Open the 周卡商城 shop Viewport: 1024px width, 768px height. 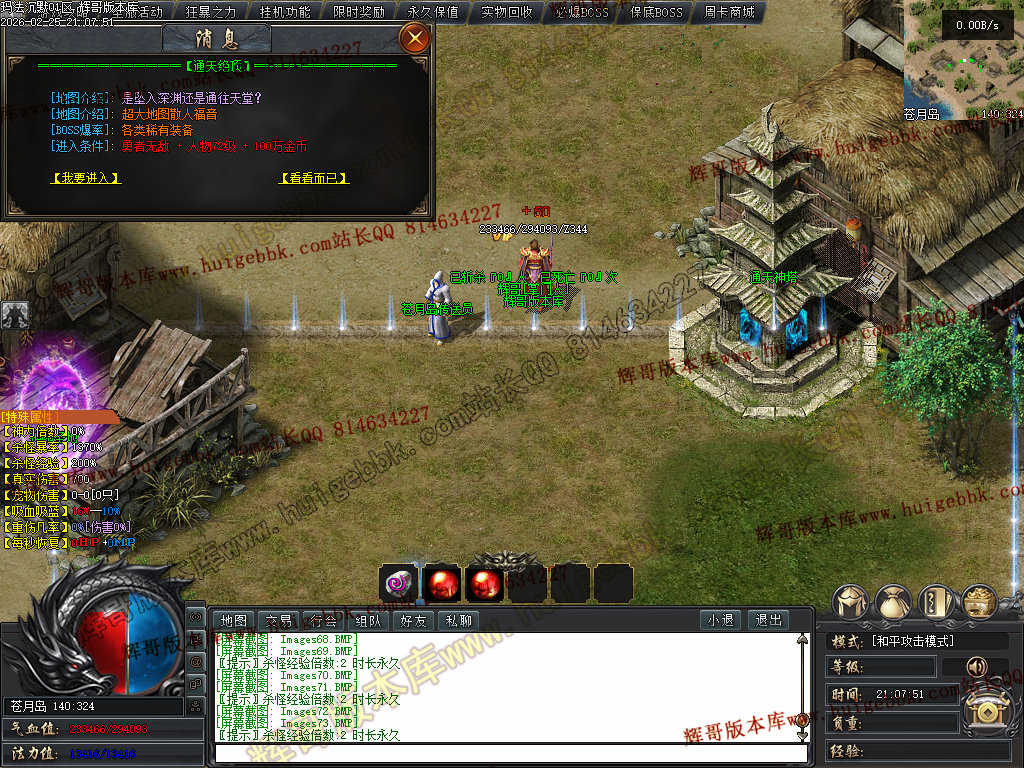(x=729, y=12)
